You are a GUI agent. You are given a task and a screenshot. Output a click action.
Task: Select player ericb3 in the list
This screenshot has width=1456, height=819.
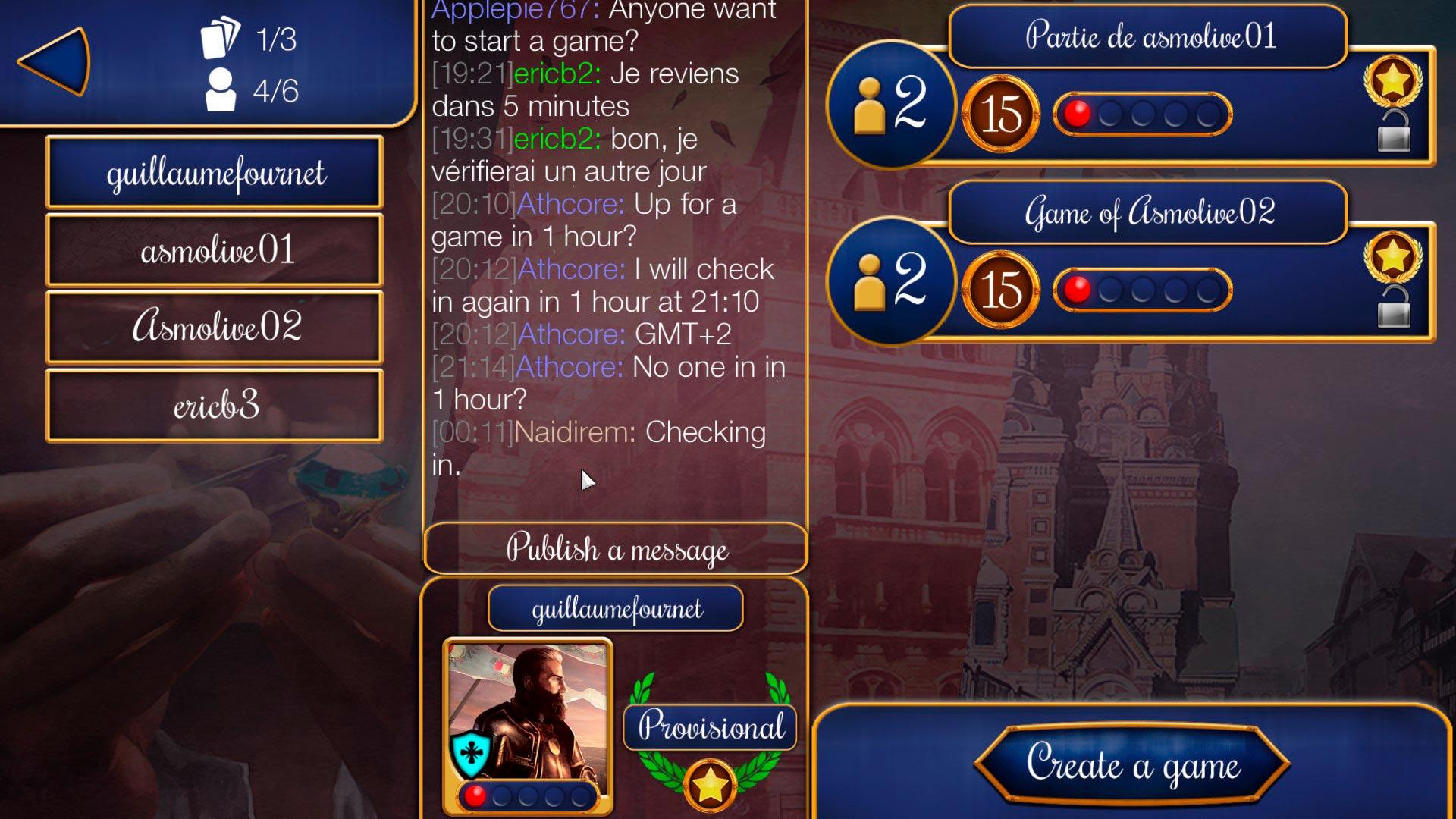(215, 406)
